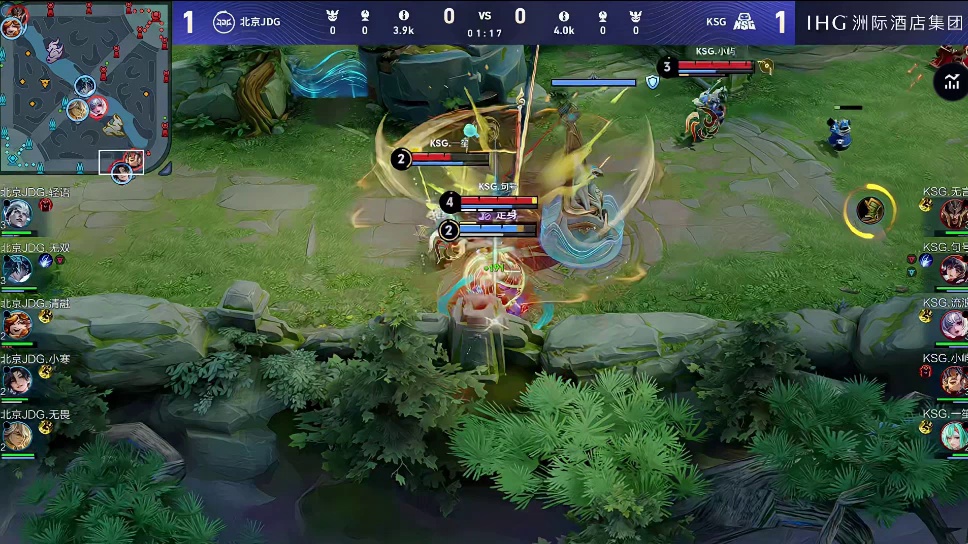Click the circular hero respawn indicator icon
This screenshot has width=968, height=544.
(x=869, y=211)
